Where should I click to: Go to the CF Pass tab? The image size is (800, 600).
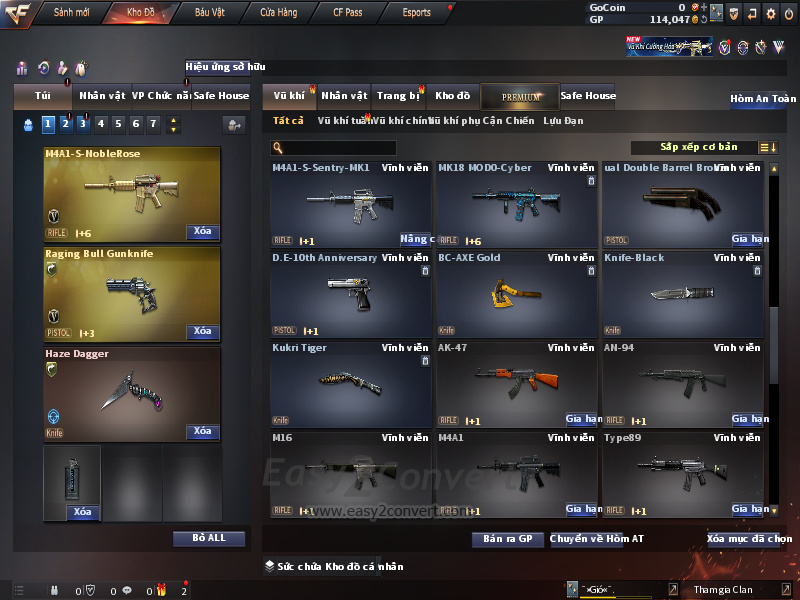(x=348, y=13)
